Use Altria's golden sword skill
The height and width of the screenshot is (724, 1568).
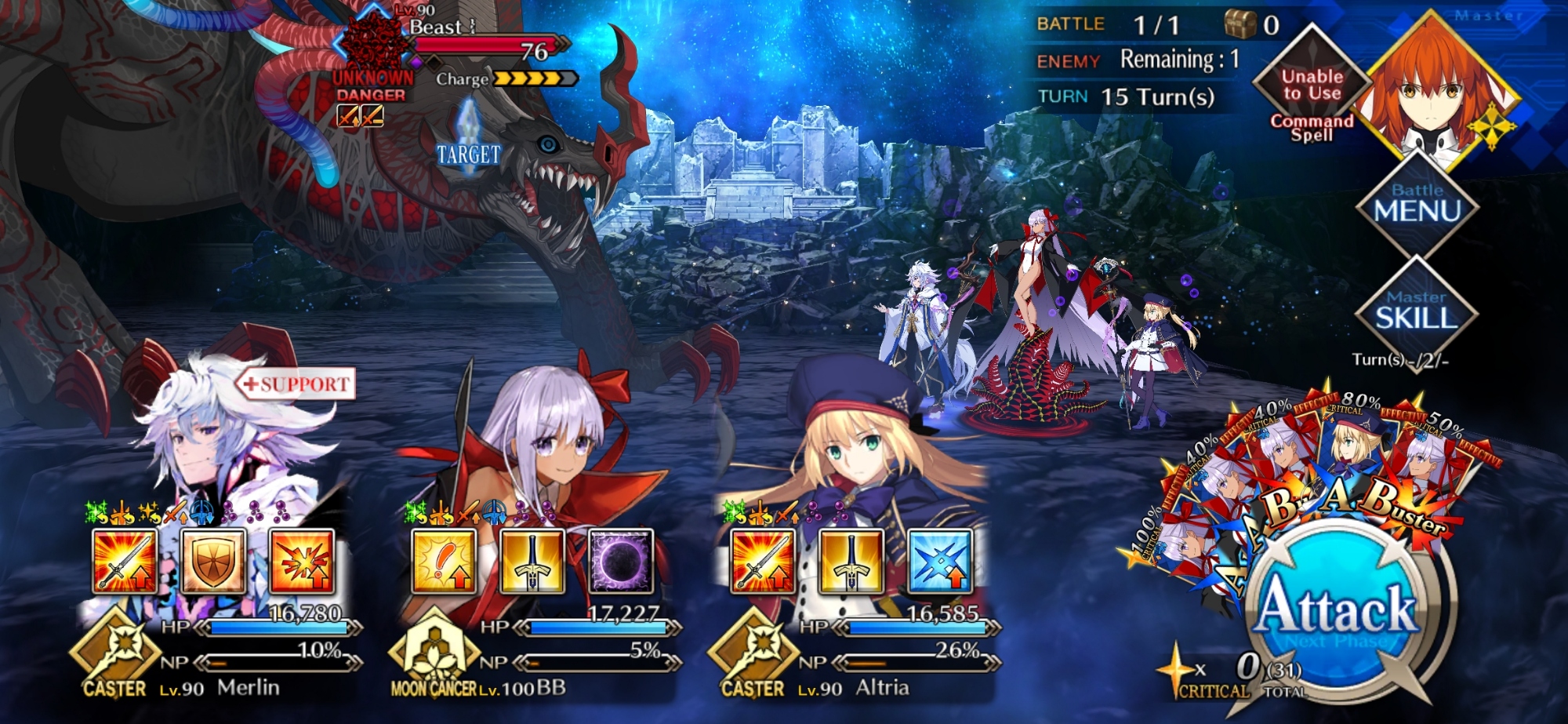[x=851, y=561]
